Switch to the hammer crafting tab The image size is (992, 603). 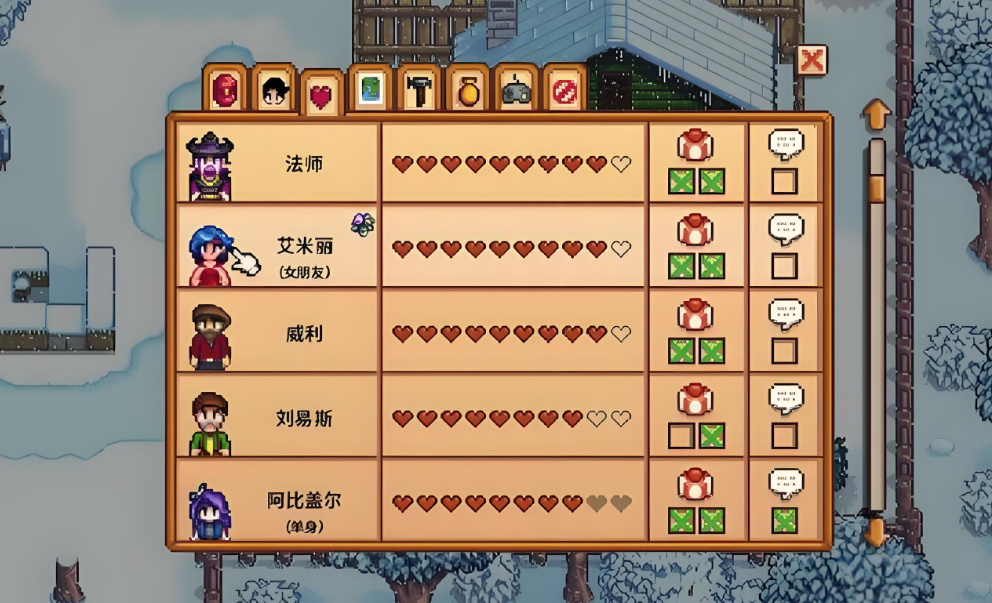click(418, 90)
